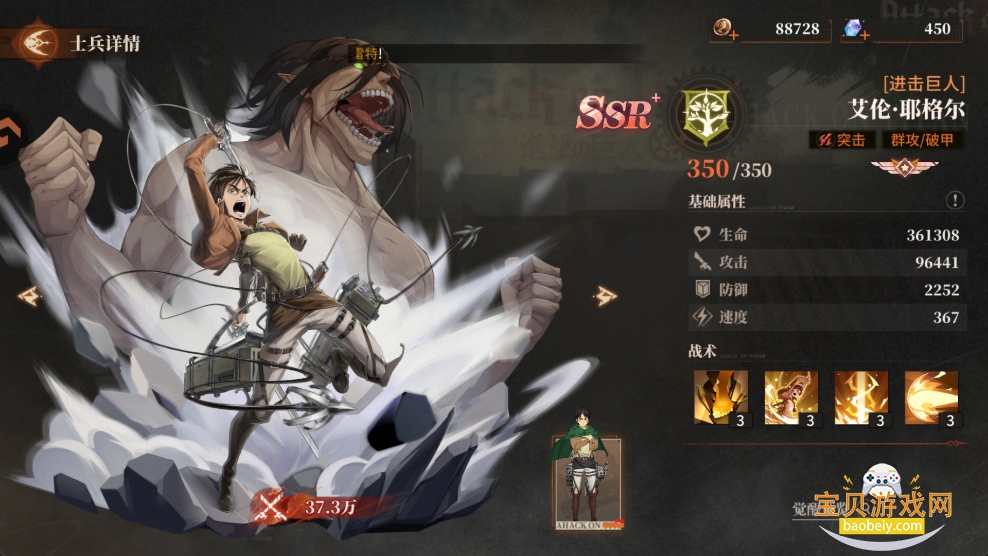View the light pillar tactic skill
Image resolution: width=988 pixels, height=556 pixels.
tap(861, 397)
